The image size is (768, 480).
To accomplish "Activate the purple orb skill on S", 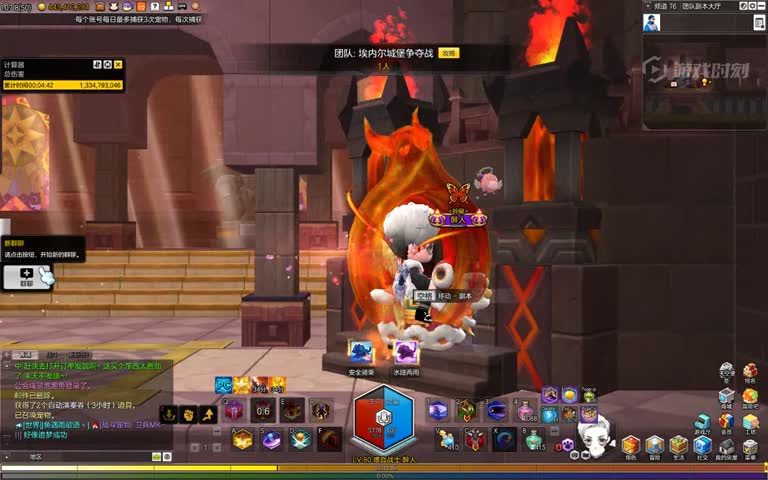I will coord(271,439).
